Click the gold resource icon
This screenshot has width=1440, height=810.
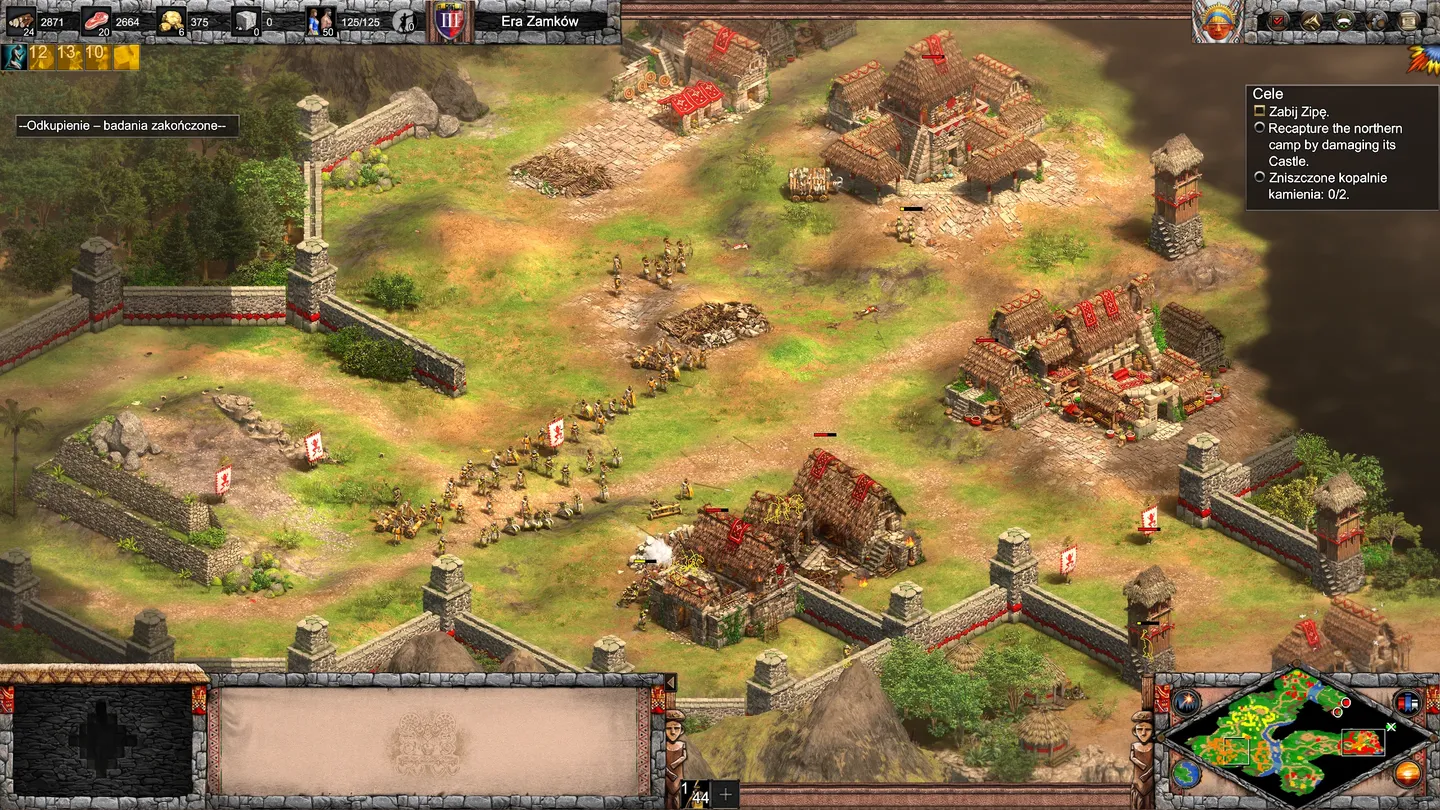tap(171, 20)
